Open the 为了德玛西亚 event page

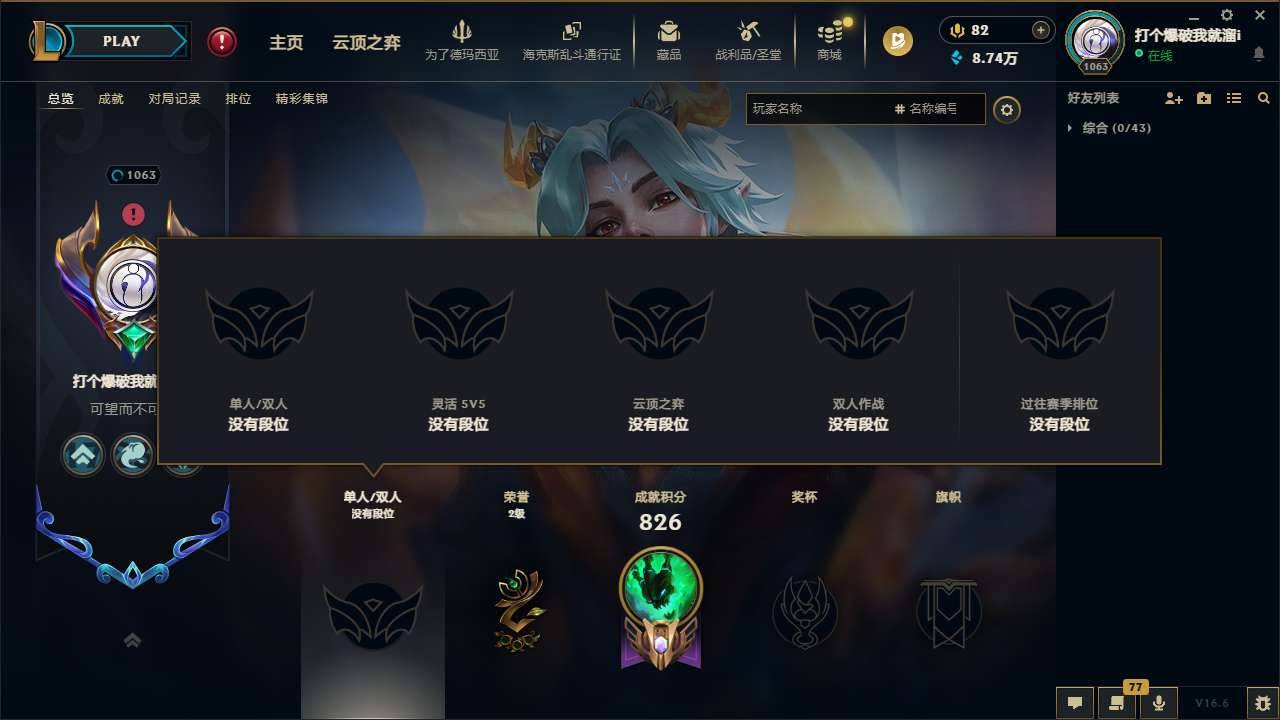point(460,40)
